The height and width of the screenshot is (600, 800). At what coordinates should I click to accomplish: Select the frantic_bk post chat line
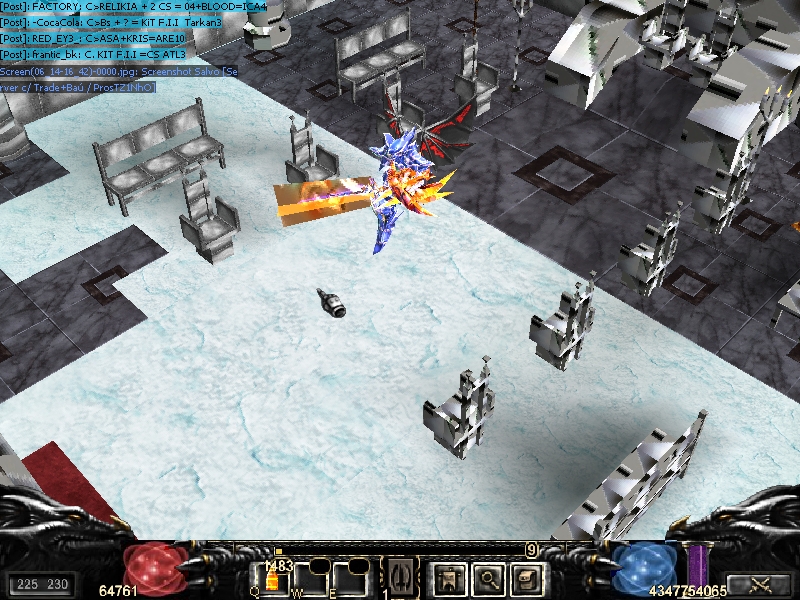point(94,54)
